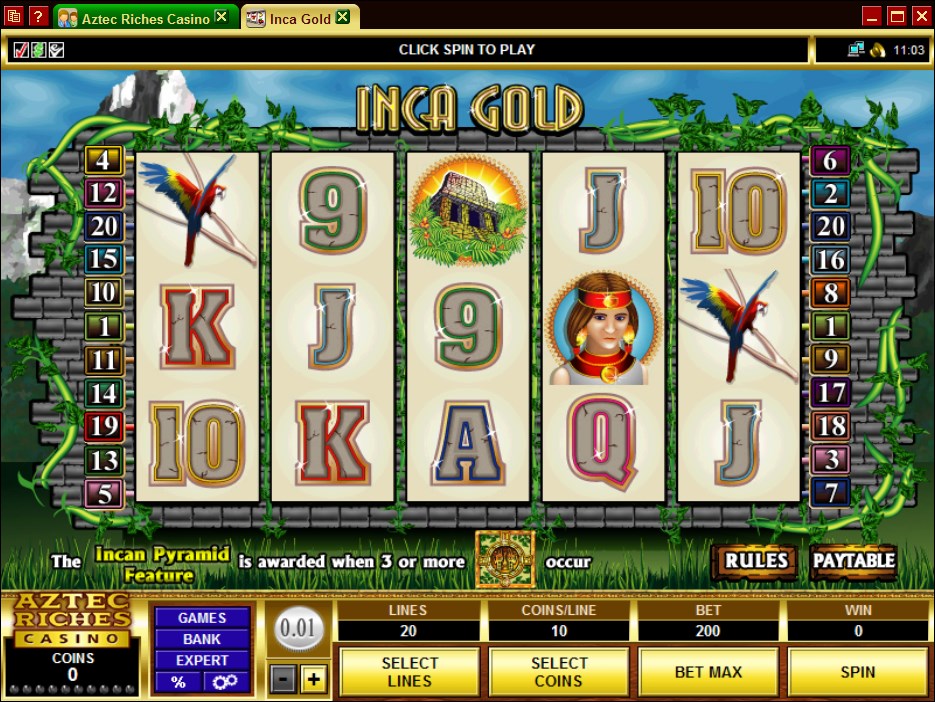Open the PAYTABLE screen
This screenshot has width=935, height=702.
coord(853,561)
